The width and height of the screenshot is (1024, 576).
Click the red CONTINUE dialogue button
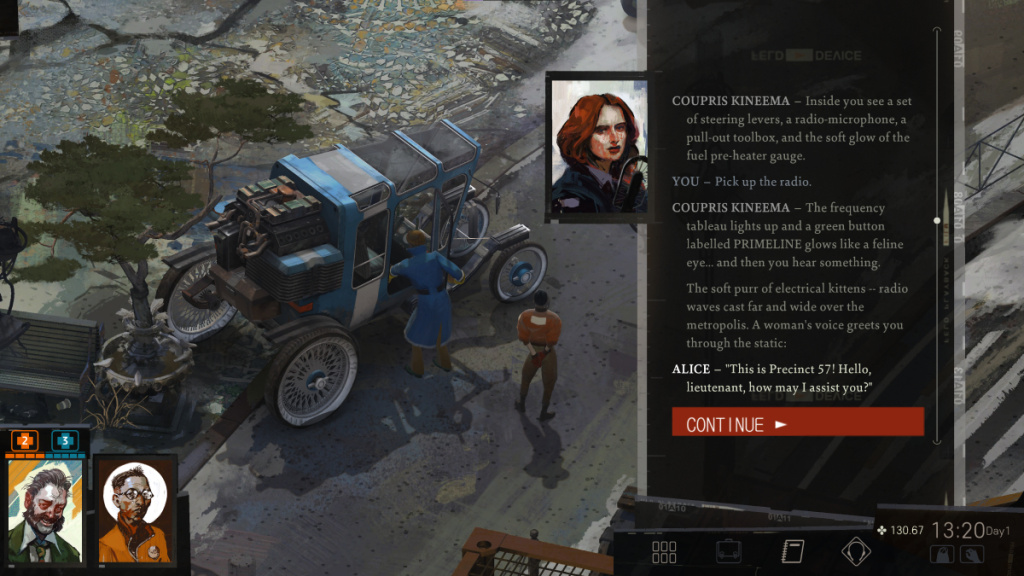point(797,423)
